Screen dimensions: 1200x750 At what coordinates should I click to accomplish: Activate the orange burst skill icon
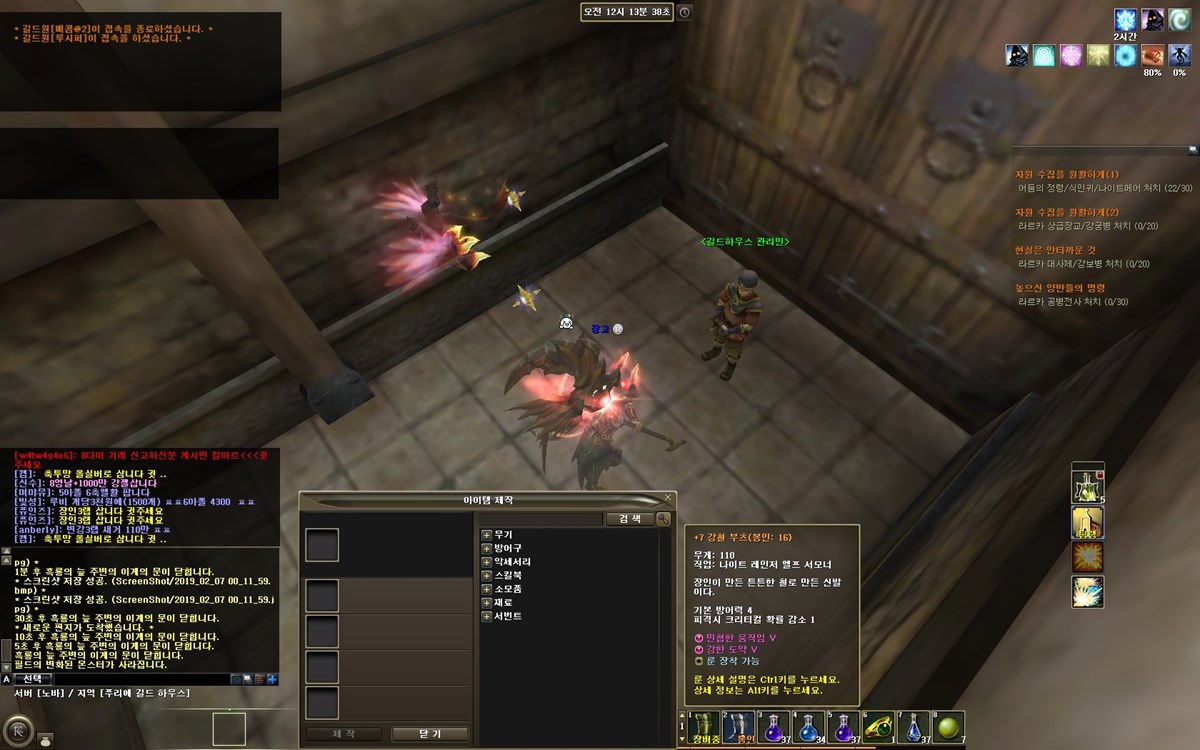click(1087, 557)
